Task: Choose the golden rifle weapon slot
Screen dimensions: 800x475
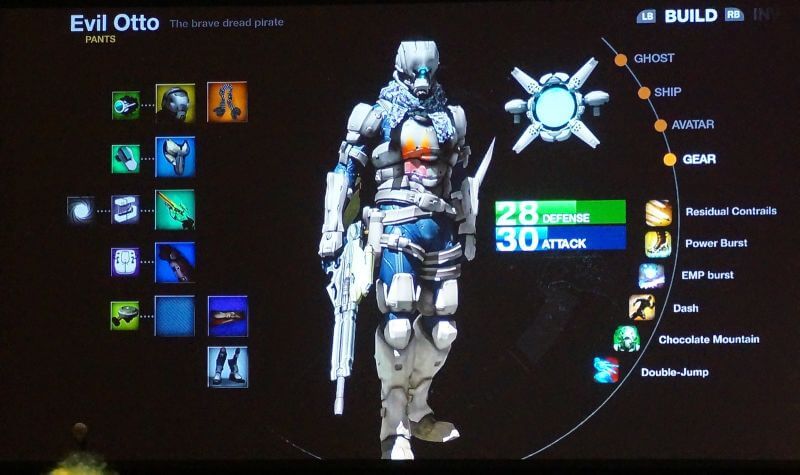Action: point(175,209)
